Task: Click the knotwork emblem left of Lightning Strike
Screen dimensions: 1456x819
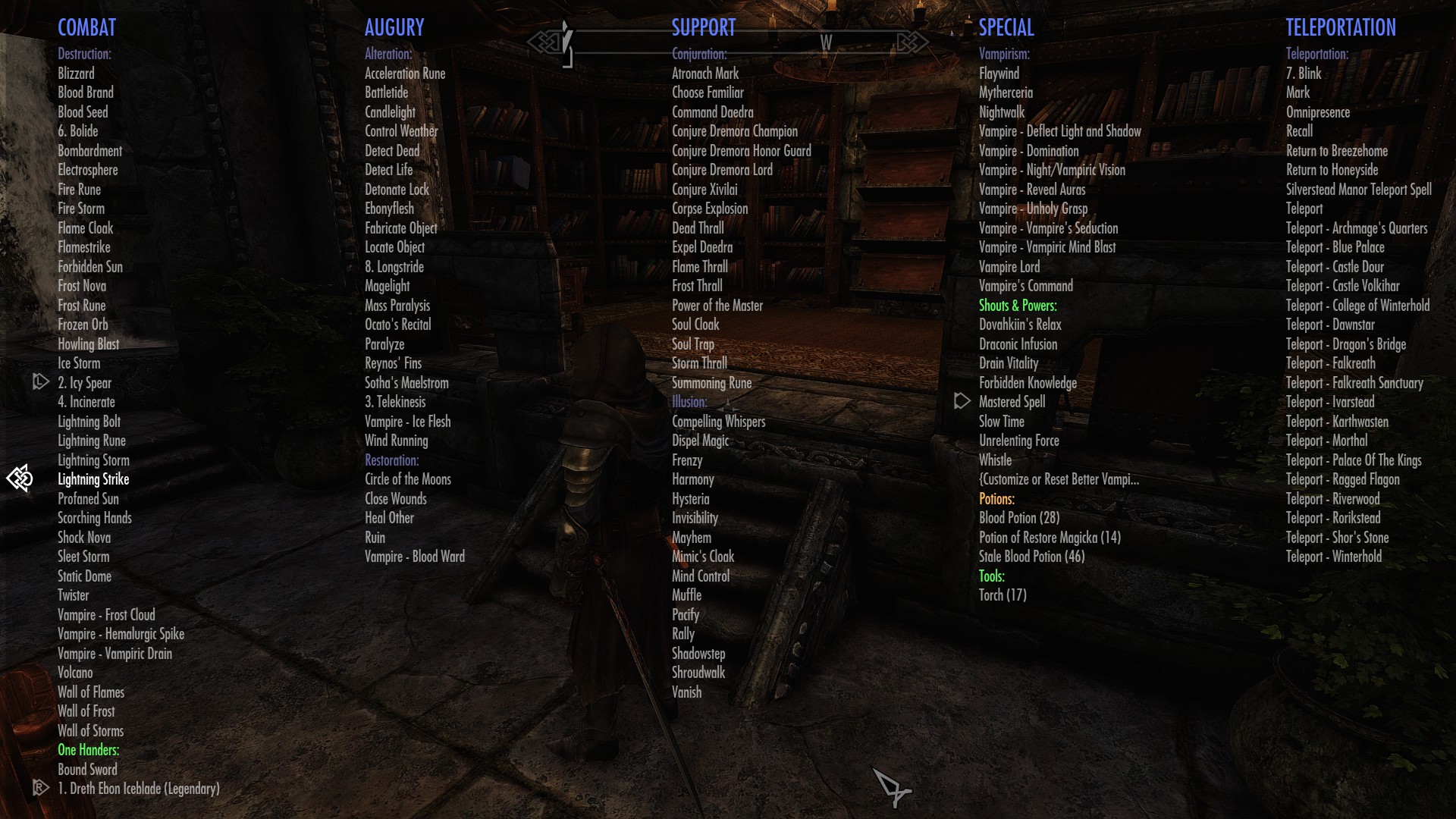Action: coord(21,479)
